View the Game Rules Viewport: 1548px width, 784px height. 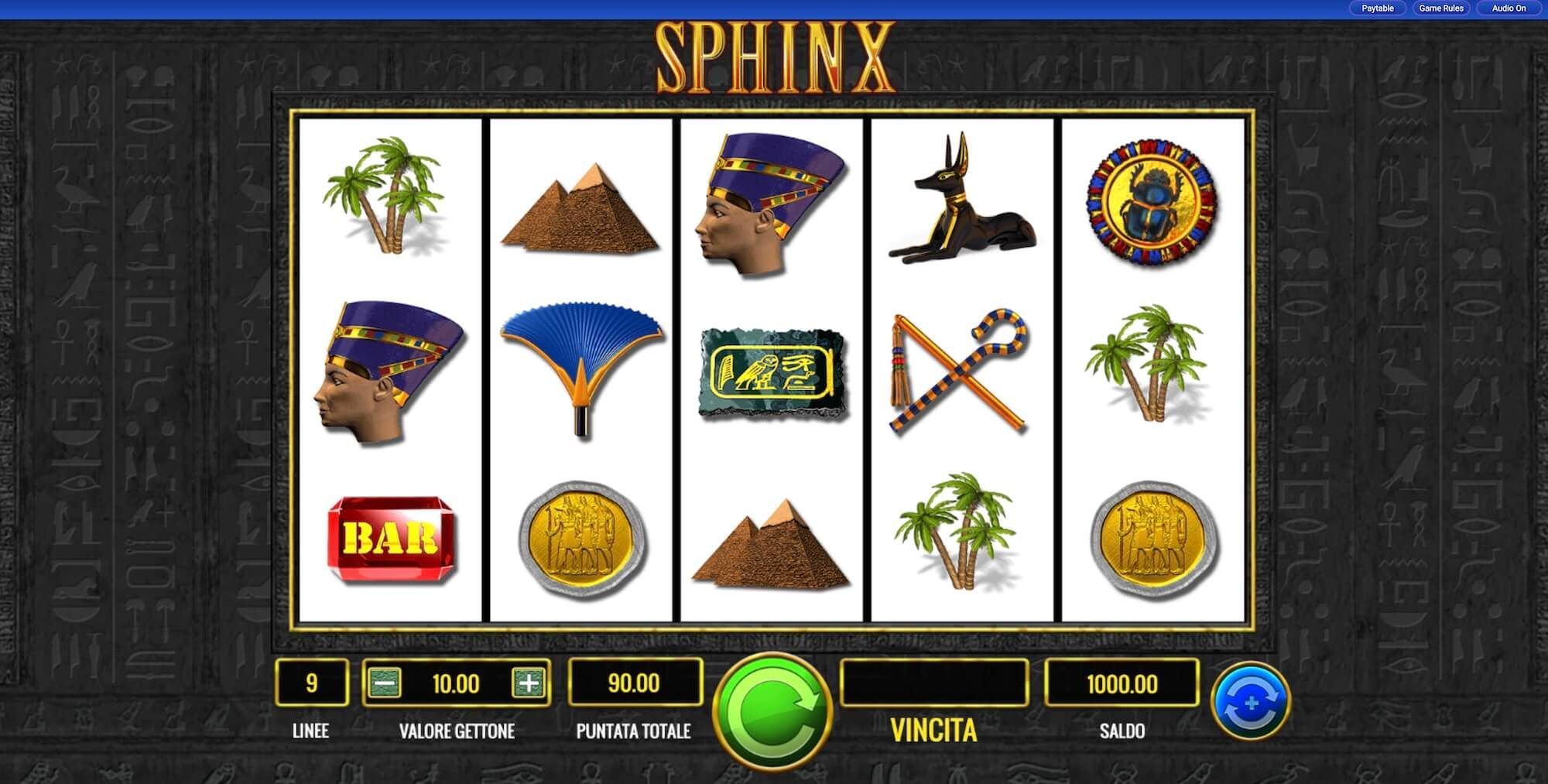[1441, 9]
